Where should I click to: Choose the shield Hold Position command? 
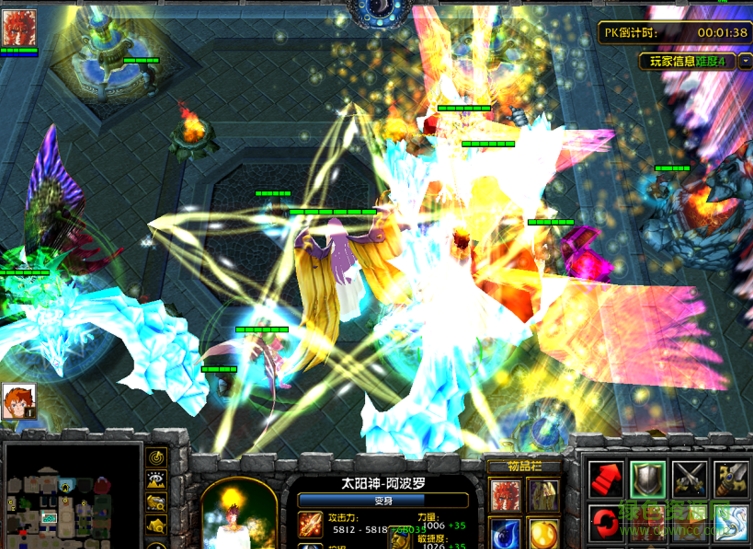click(647, 479)
